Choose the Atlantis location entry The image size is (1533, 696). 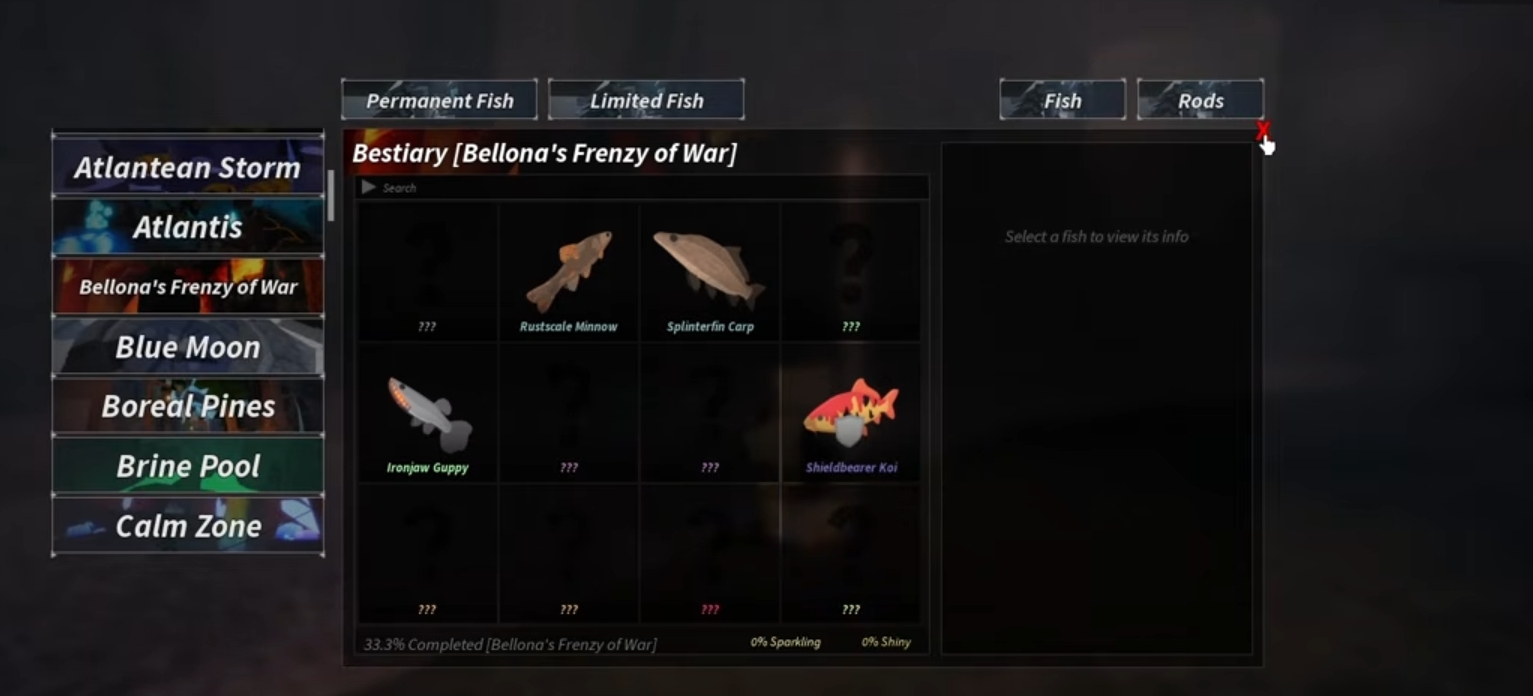[x=188, y=227]
